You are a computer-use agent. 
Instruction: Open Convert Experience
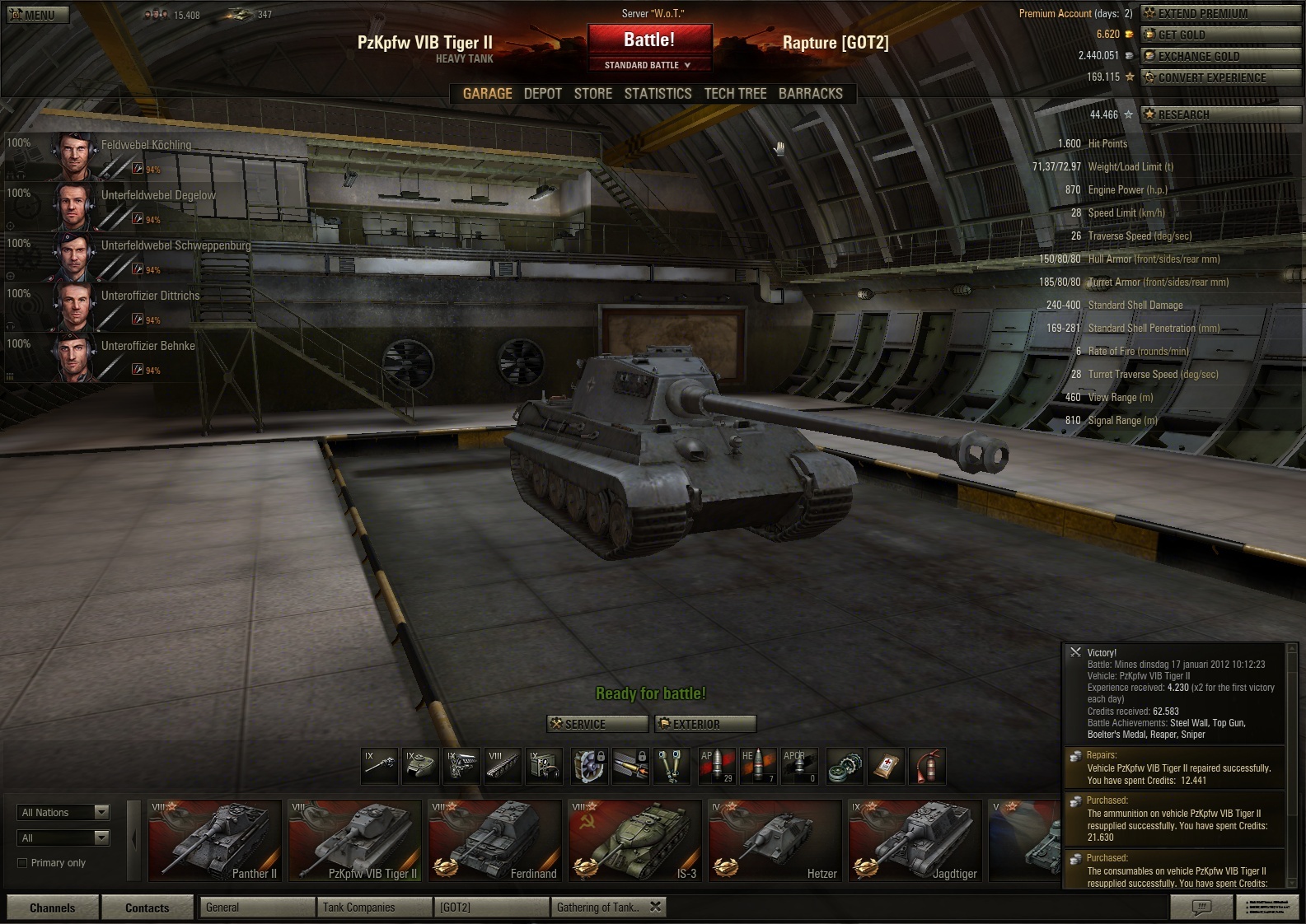[1219, 77]
